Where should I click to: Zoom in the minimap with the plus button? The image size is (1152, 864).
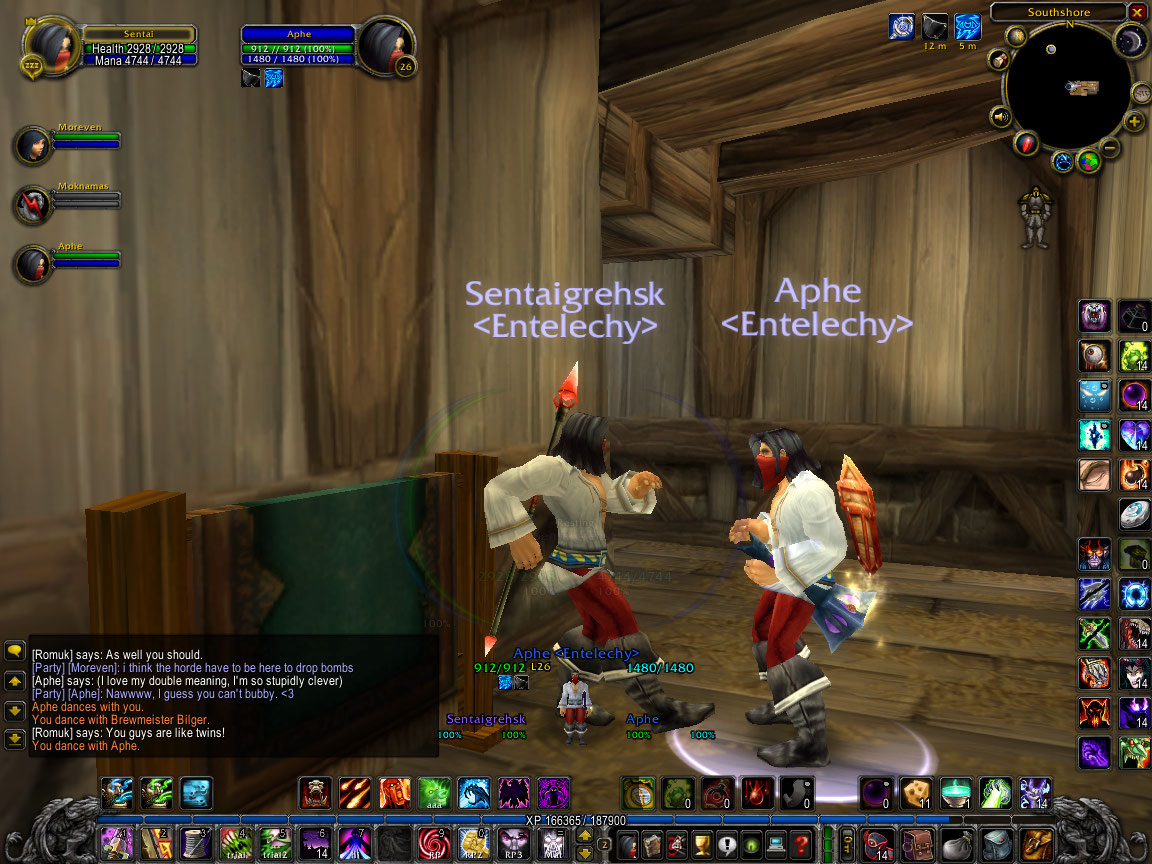[x=1134, y=122]
